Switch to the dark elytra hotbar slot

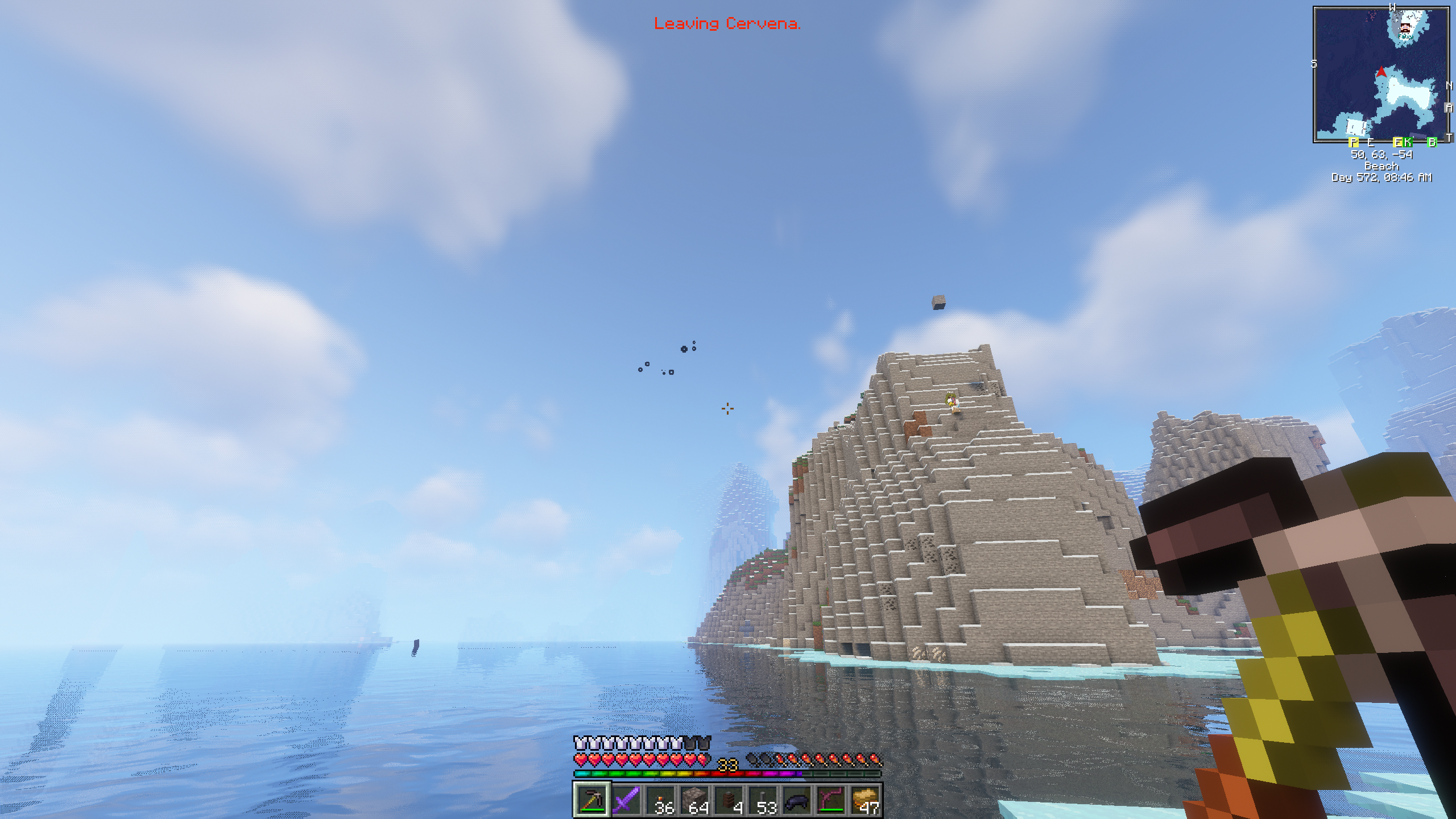pos(797,800)
